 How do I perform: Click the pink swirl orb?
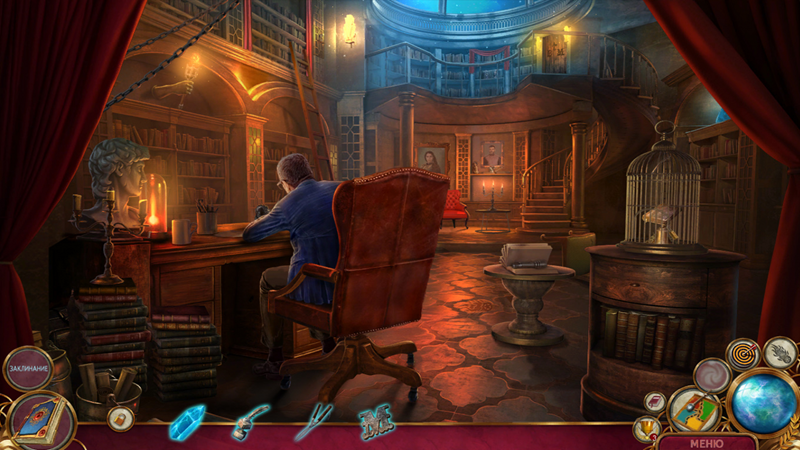coord(712,376)
